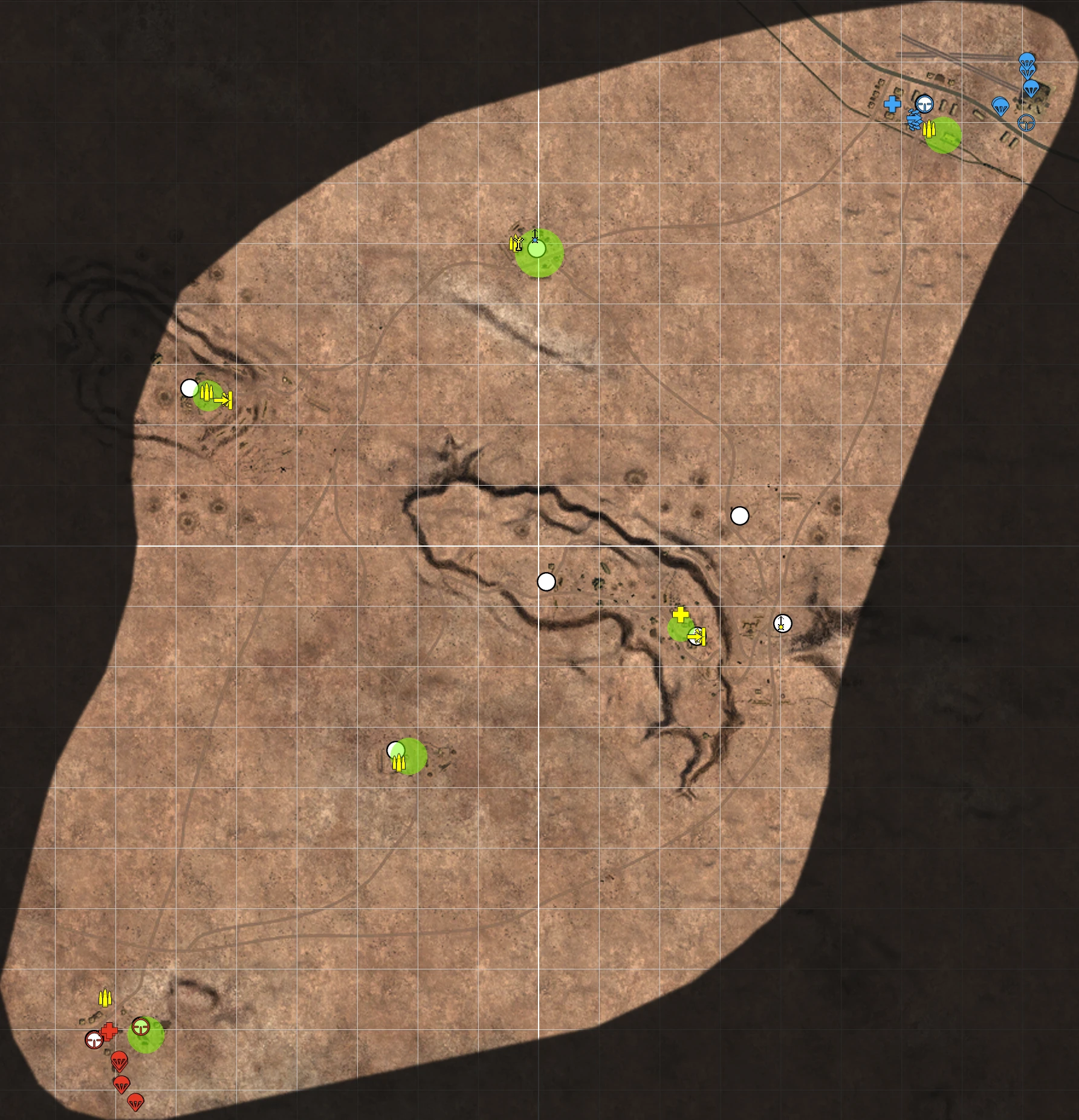
Task: Select the white-filled red circle marker
Action: [94, 1040]
